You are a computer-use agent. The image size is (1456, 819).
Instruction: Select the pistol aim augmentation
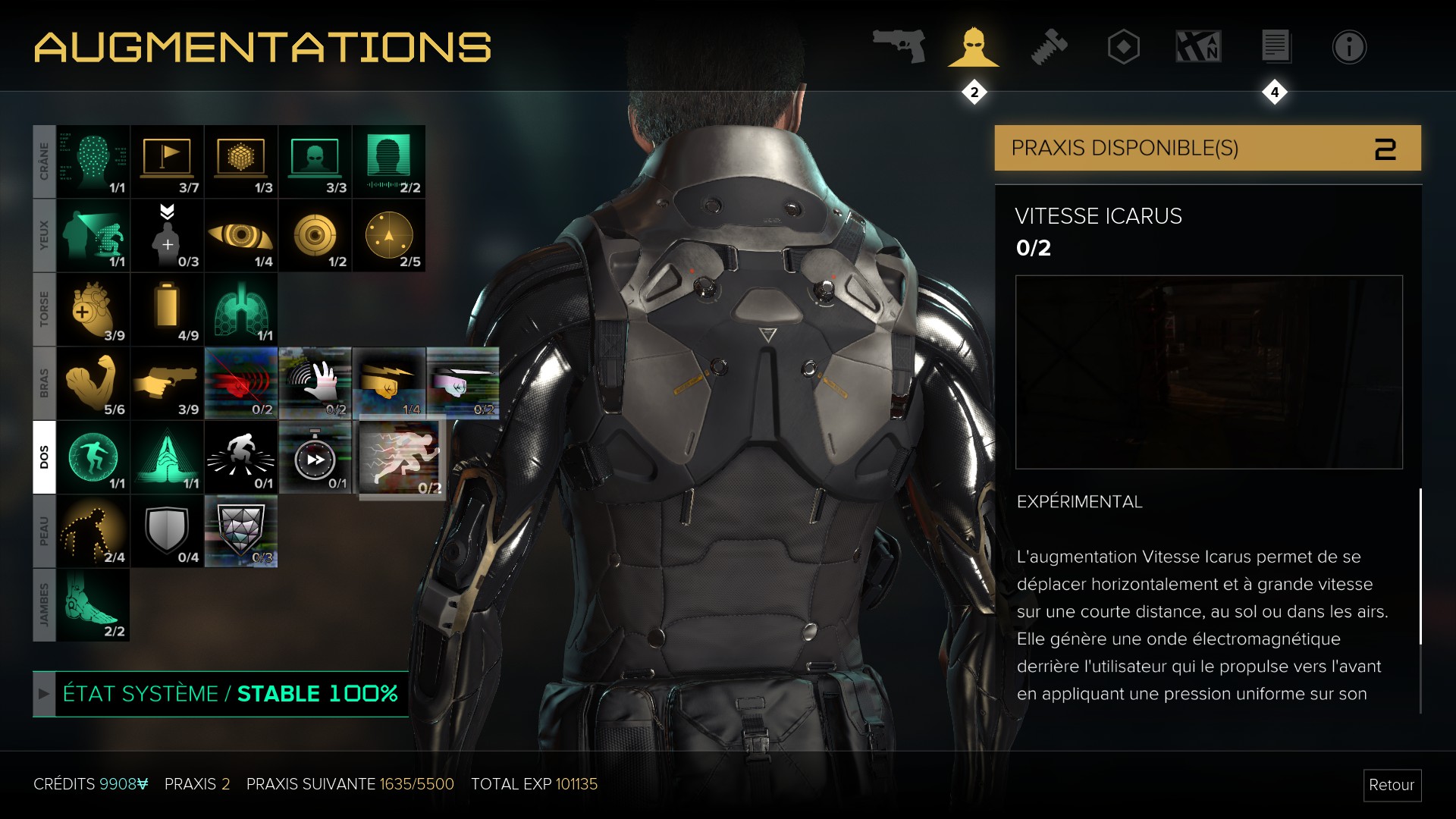(167, 383)
